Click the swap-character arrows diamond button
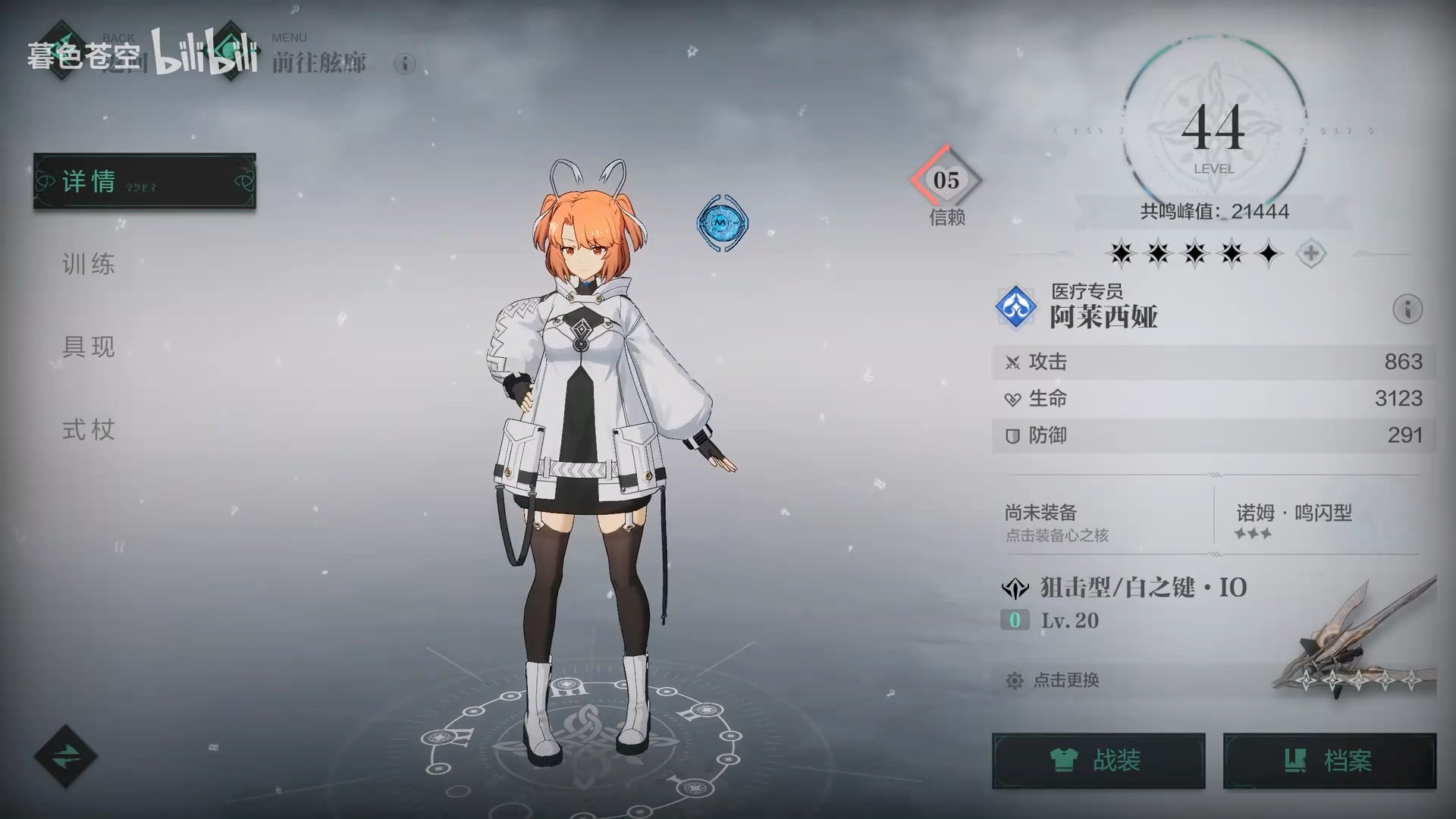The height and width of the screenshot is (819, 1456). (66, 756)
